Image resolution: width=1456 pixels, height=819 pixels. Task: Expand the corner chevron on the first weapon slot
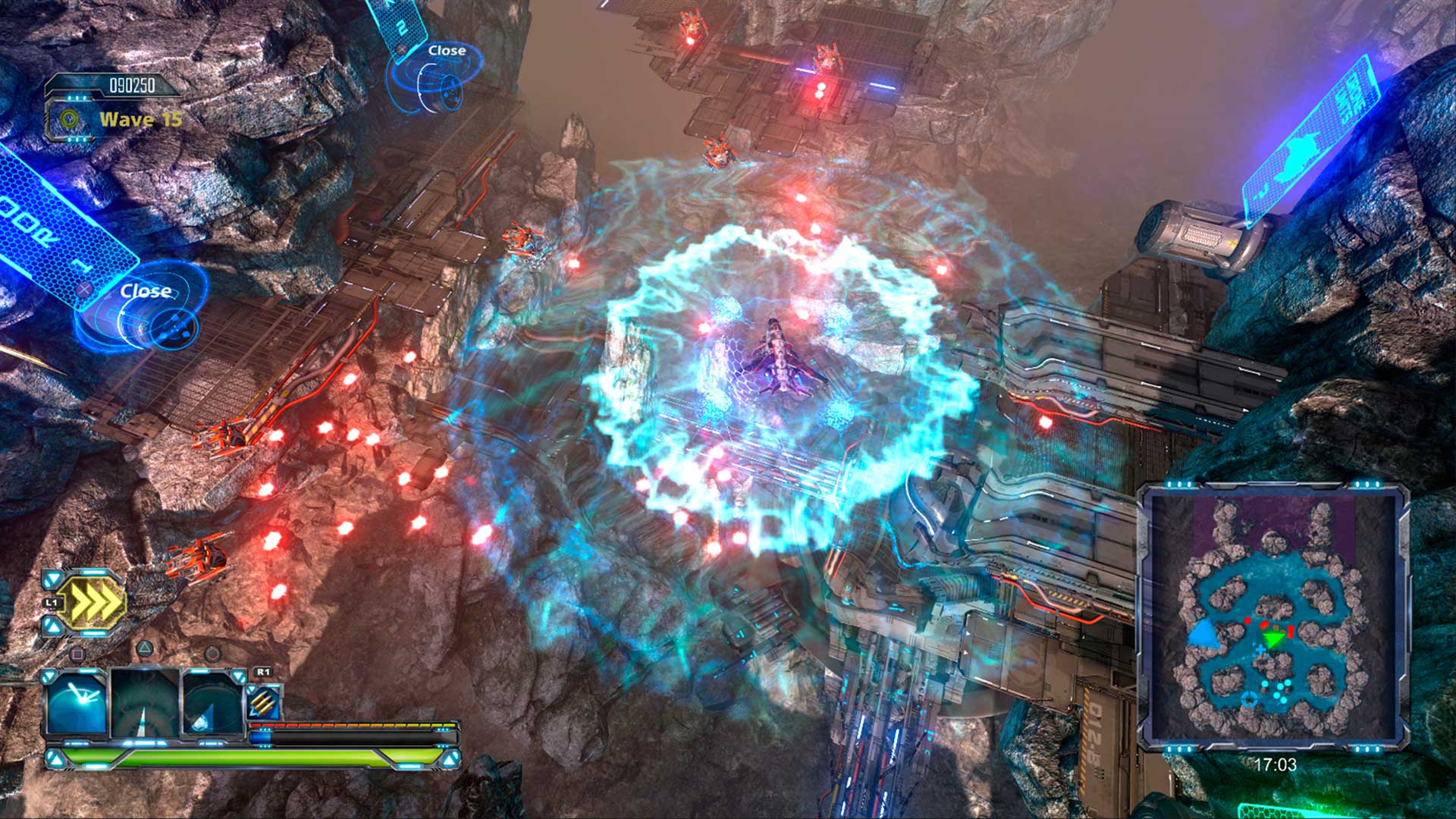click(x=48, y=675)
